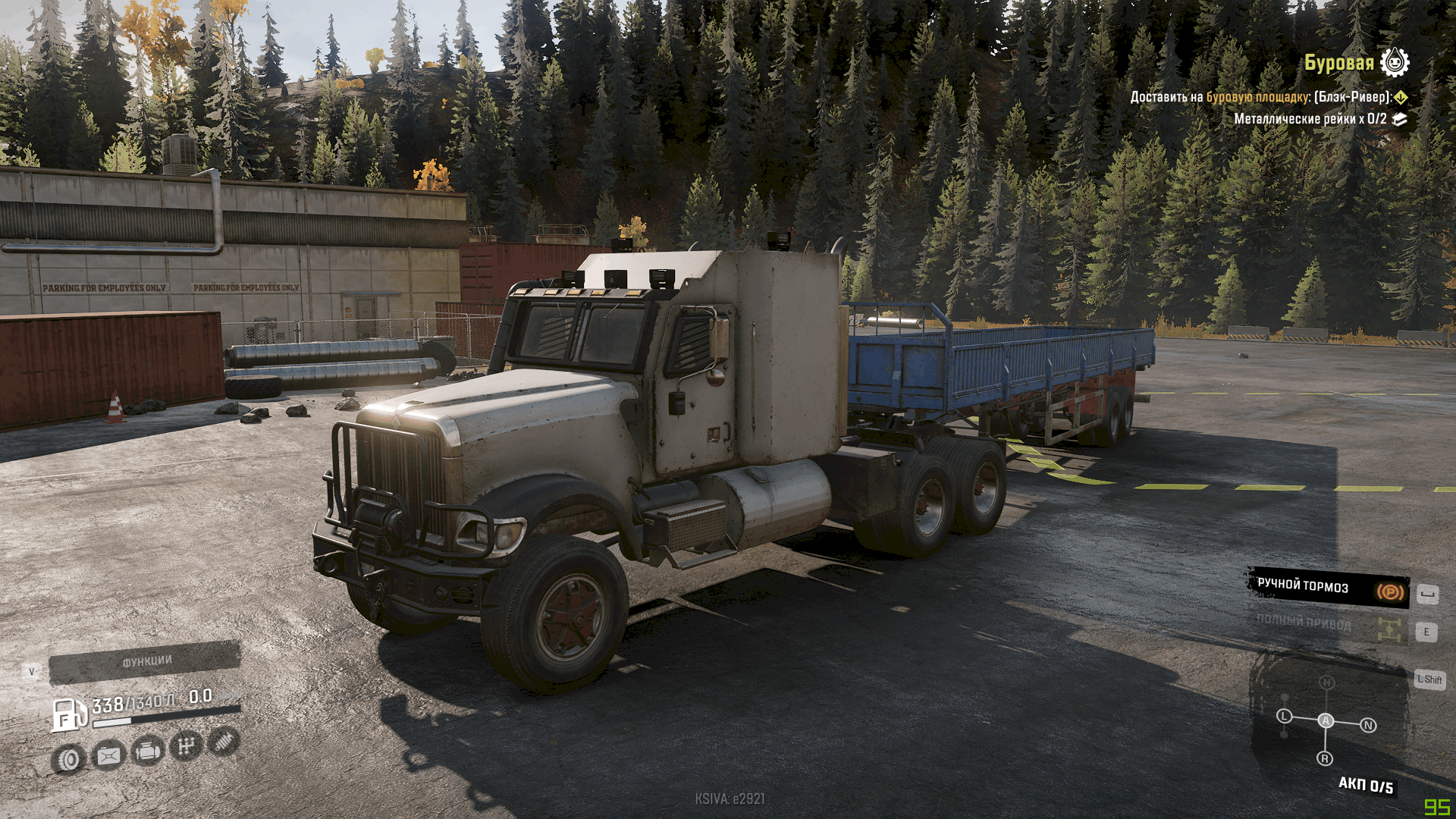
Task: Shift gearbox to H high gear
Action: click(x=1326, y=682)
